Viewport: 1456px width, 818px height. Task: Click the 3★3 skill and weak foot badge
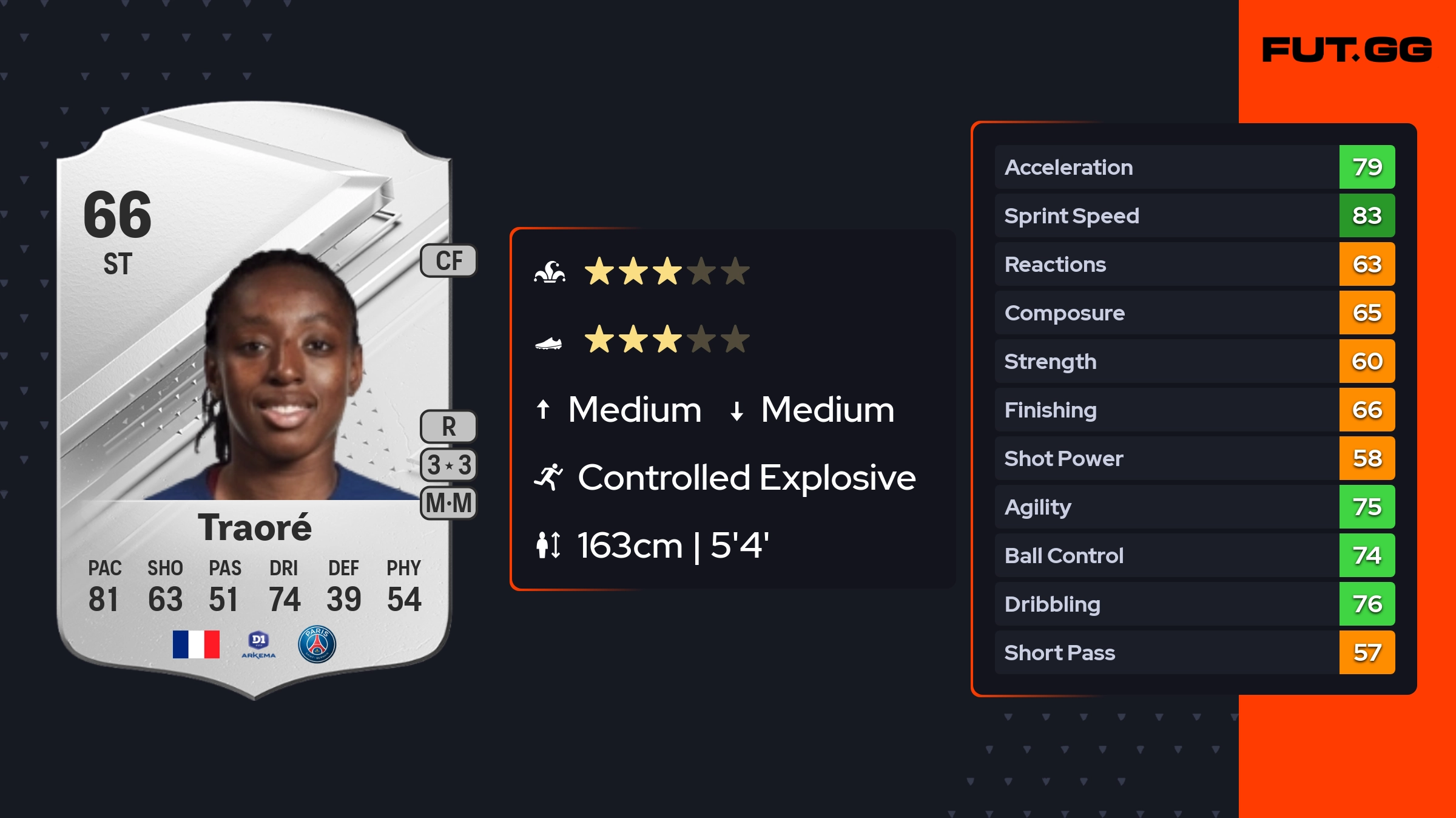449,465
